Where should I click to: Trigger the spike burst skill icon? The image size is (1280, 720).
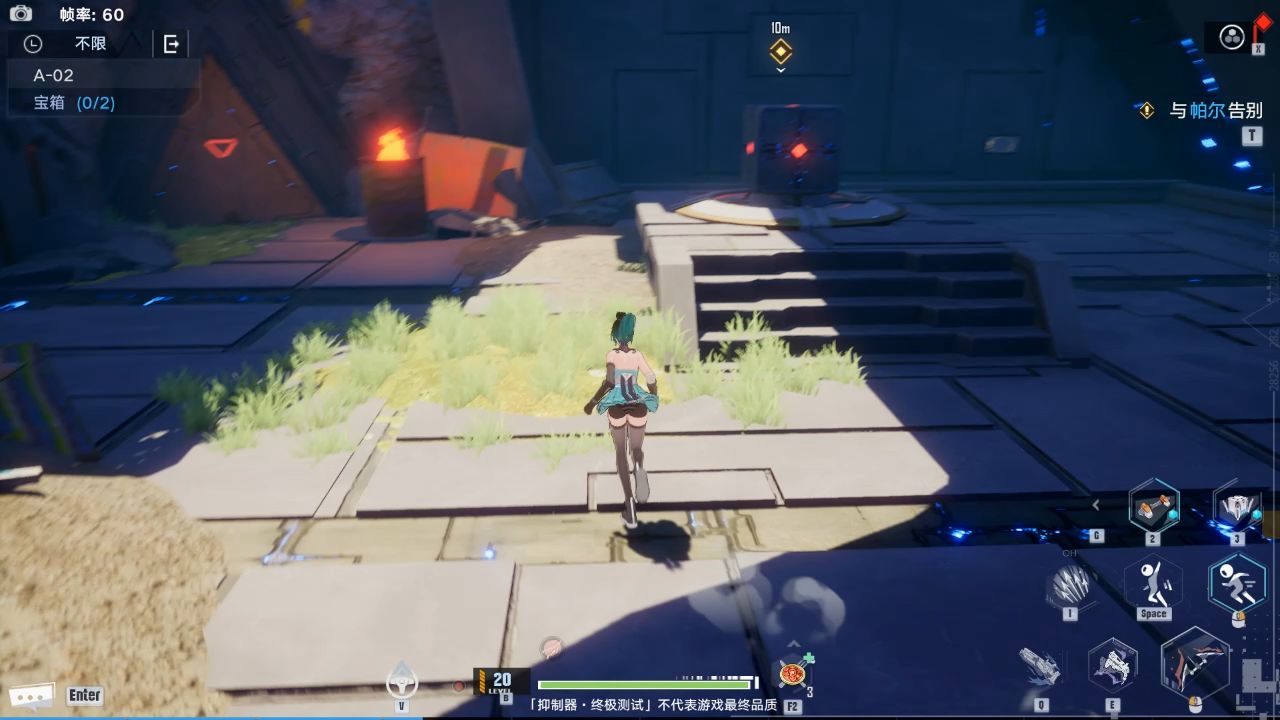1069,584
